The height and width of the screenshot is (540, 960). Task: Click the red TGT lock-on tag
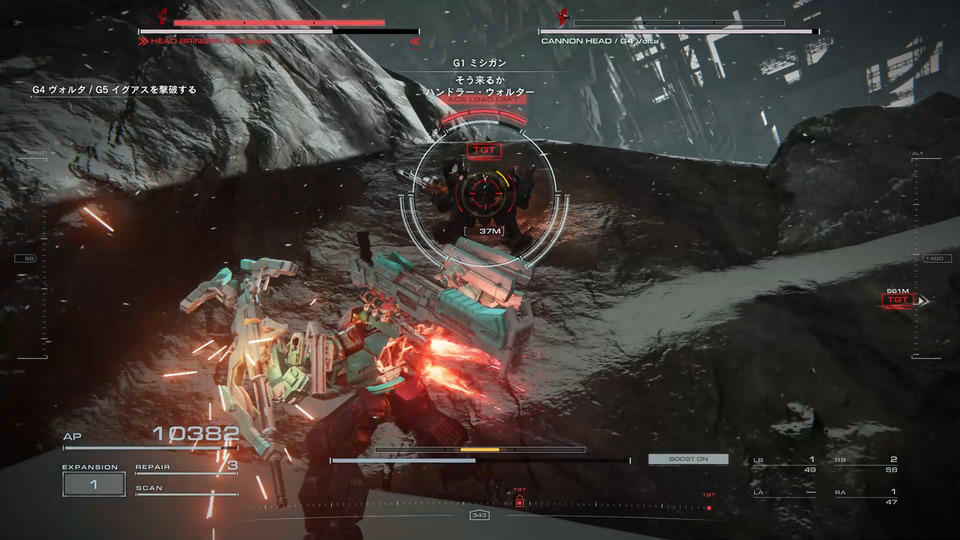point(482,150)
